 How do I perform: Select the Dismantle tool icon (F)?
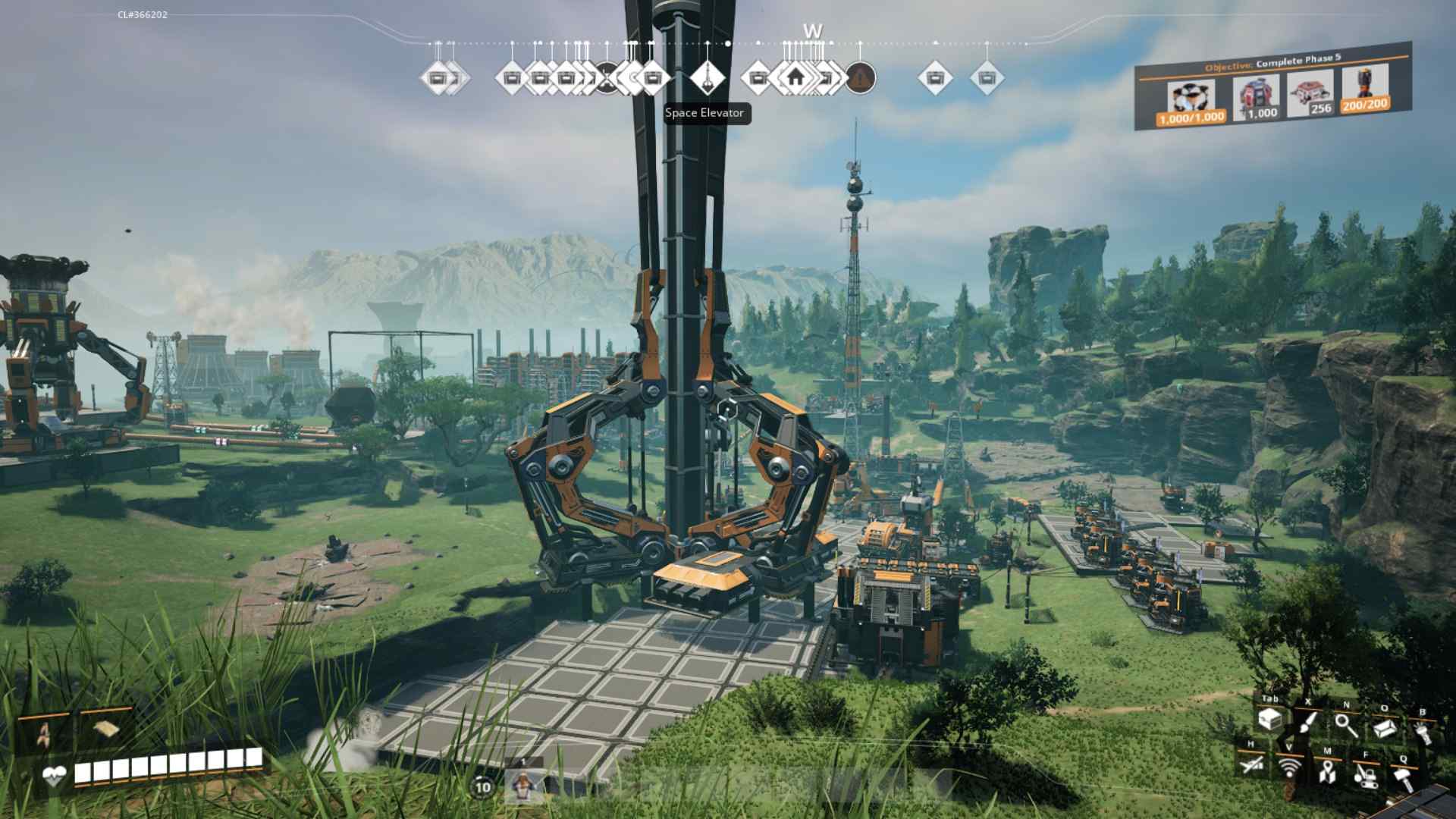tap(1365, 777)
